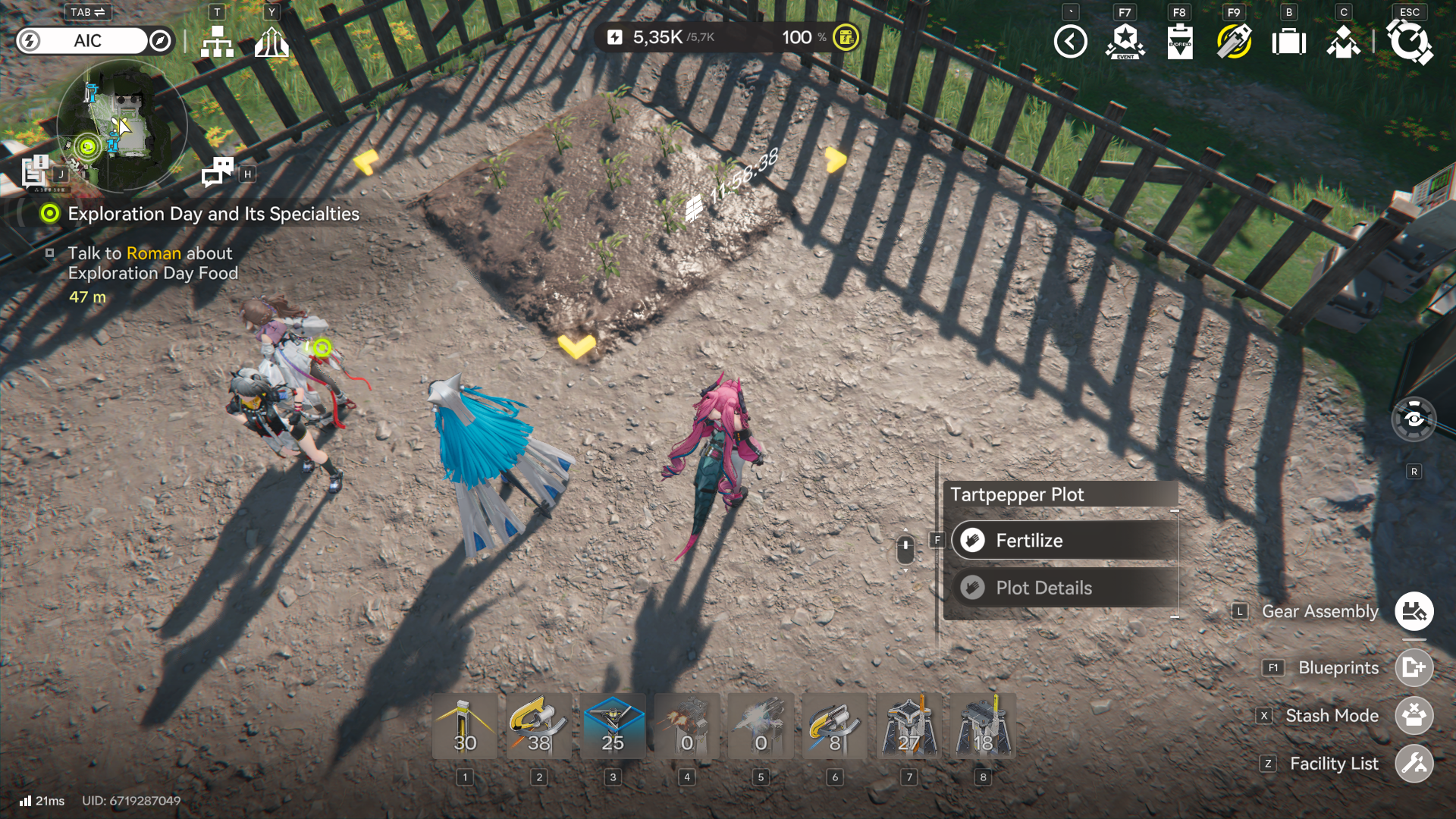Viewport: 1456px width, 819px height.
Task: Open the system gear menu icon
Action: [1409, 41]
